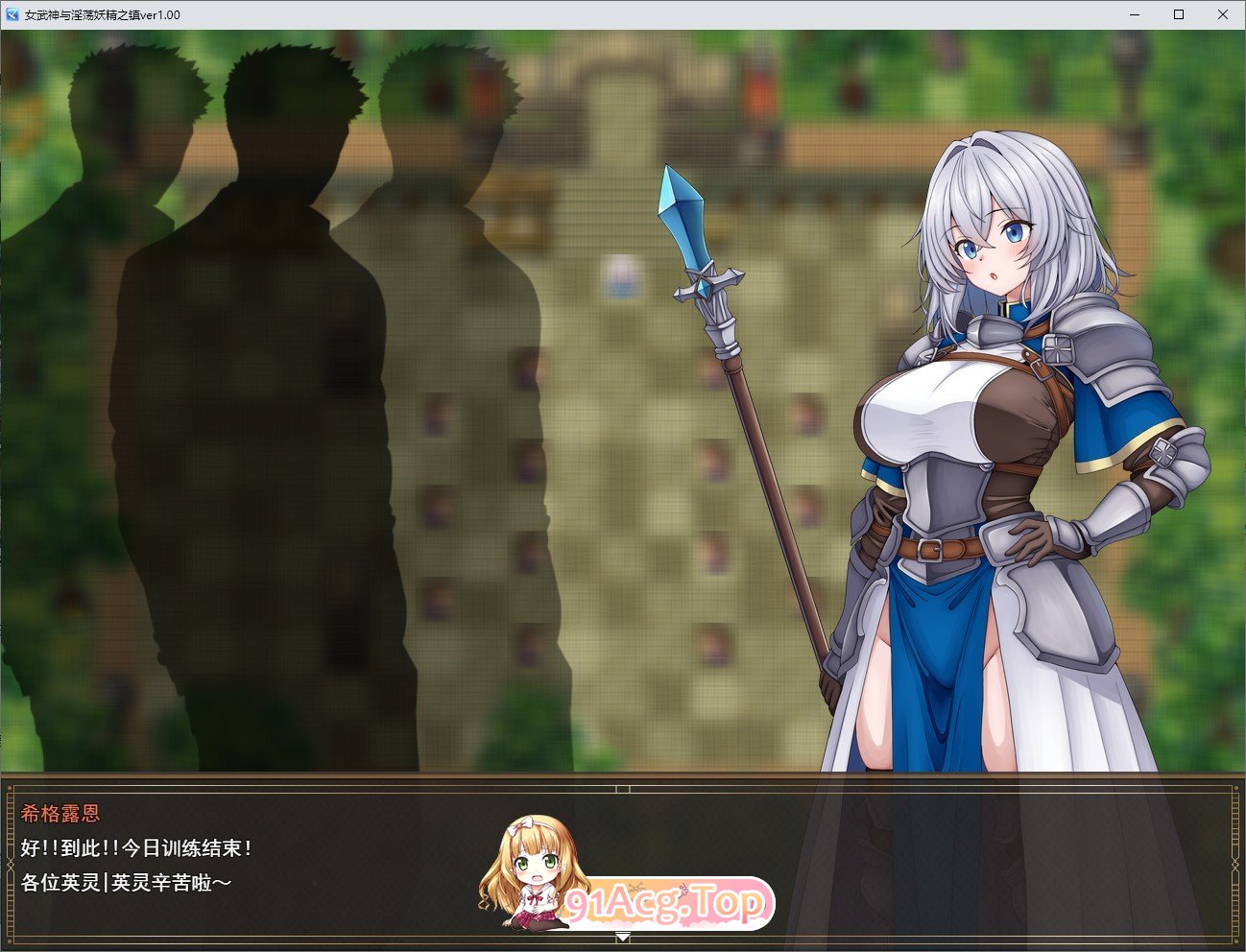Screen dimensions: 1246x952
Task: Click the RPG Maker game icon in the title bar
Action: pyautogui.click(x=13, y=14)
